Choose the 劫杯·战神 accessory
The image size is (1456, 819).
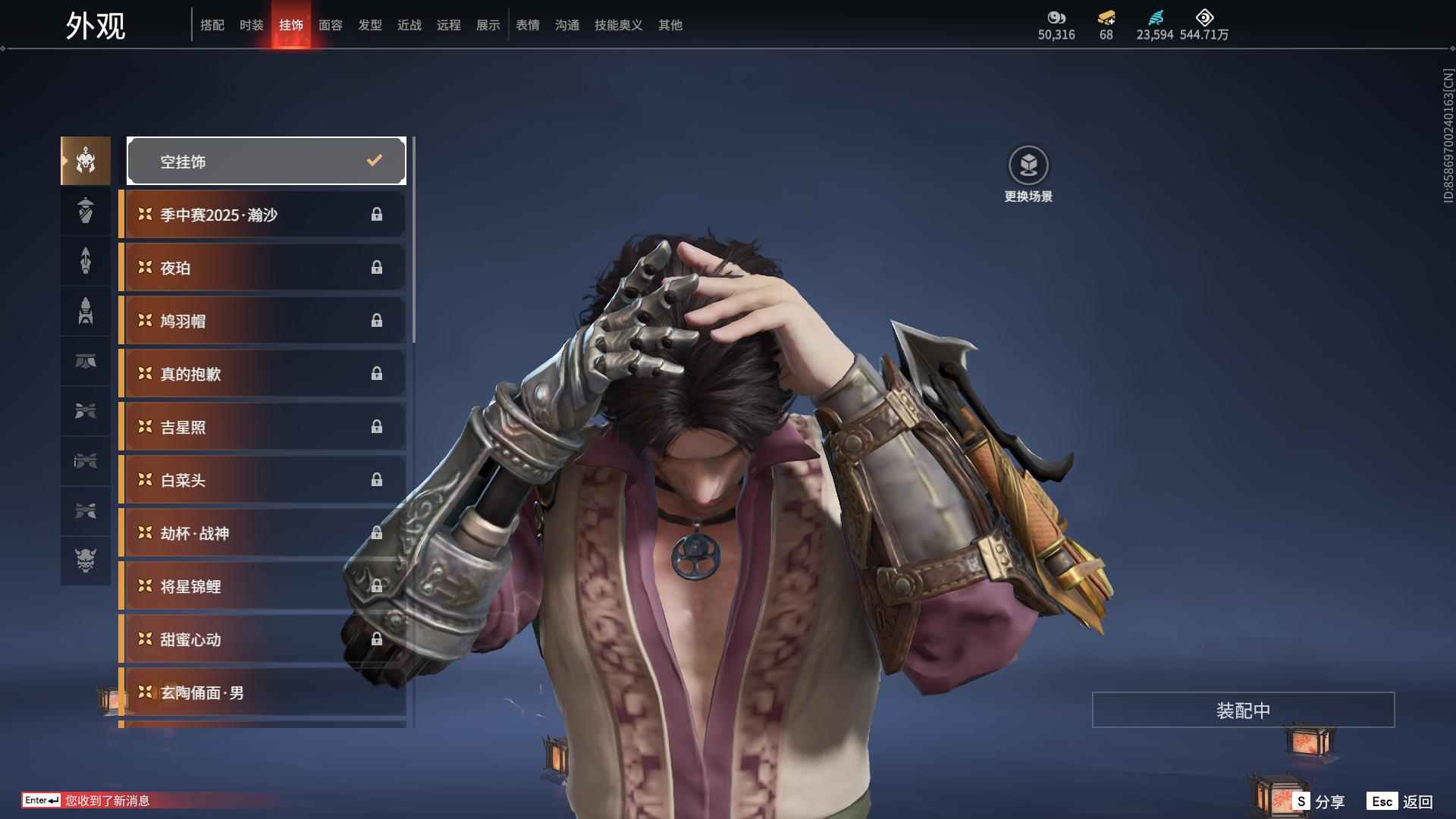tap(262, 533)
